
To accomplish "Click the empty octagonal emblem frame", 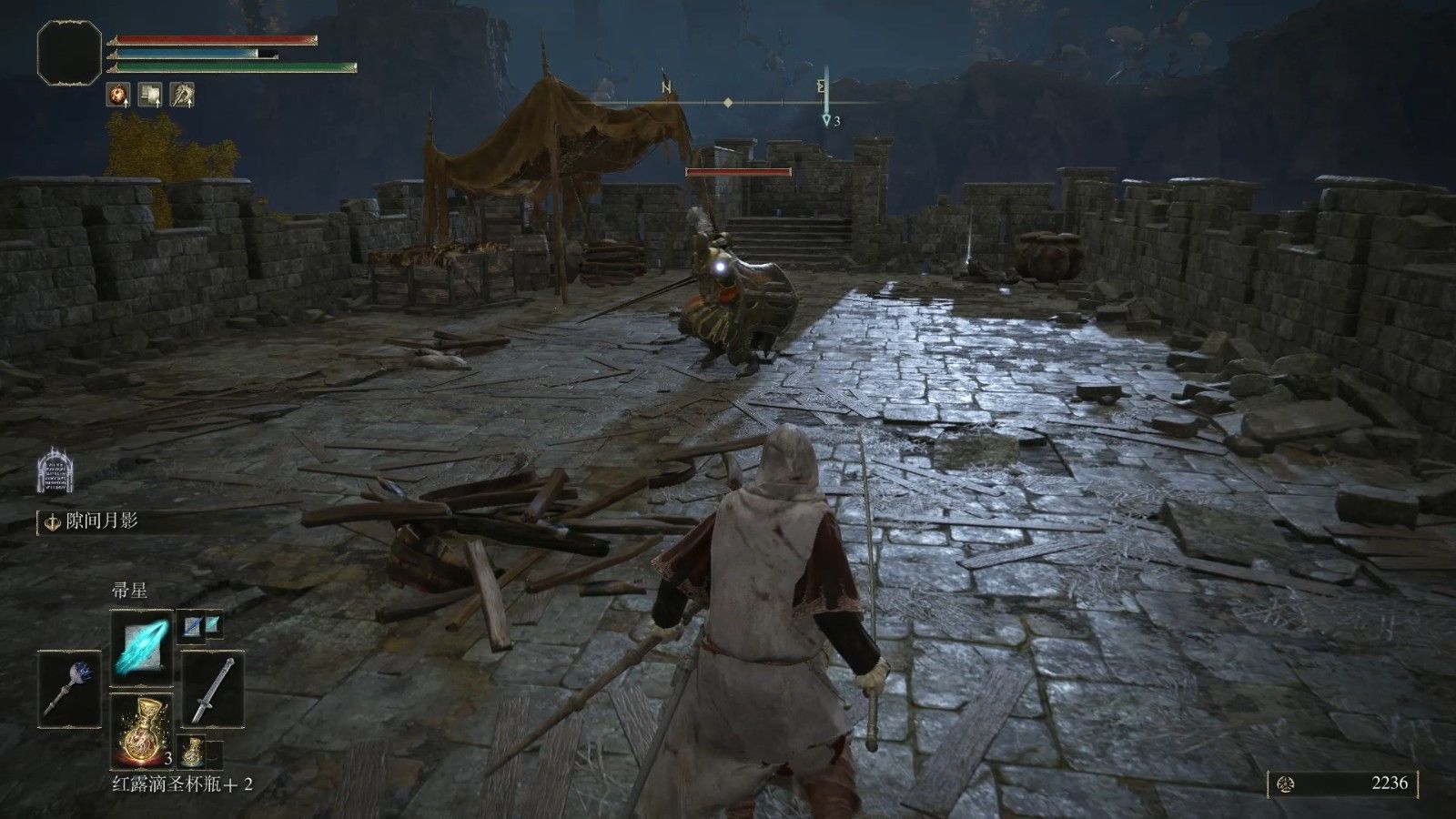I will (x=69, y=51).
